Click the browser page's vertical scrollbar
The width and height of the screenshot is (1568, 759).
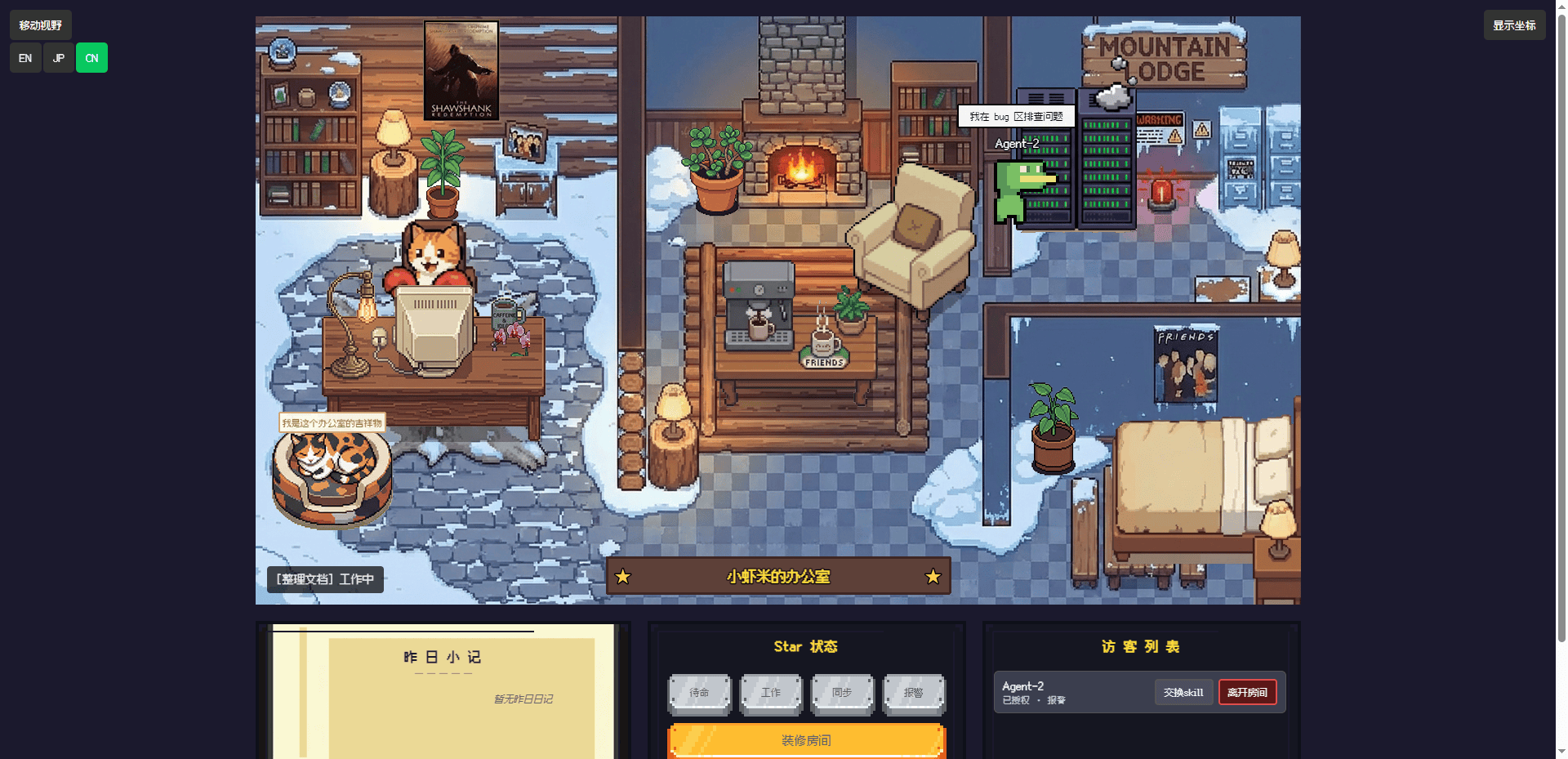click(x=1561, y=327)
